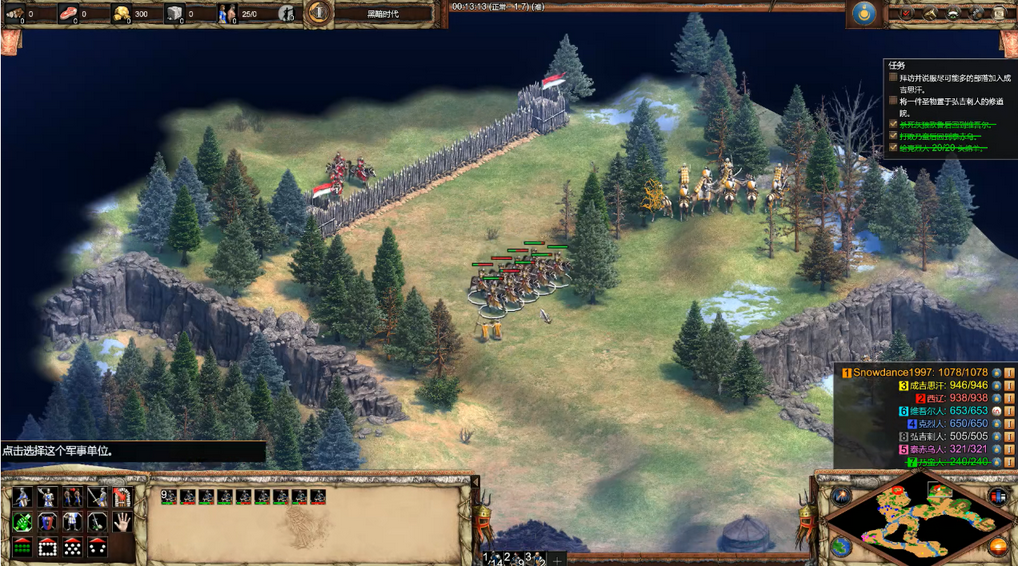Screen dimensions: 1018x566
Task: Open the diplomacy horn button
Action: pos(929,13)
